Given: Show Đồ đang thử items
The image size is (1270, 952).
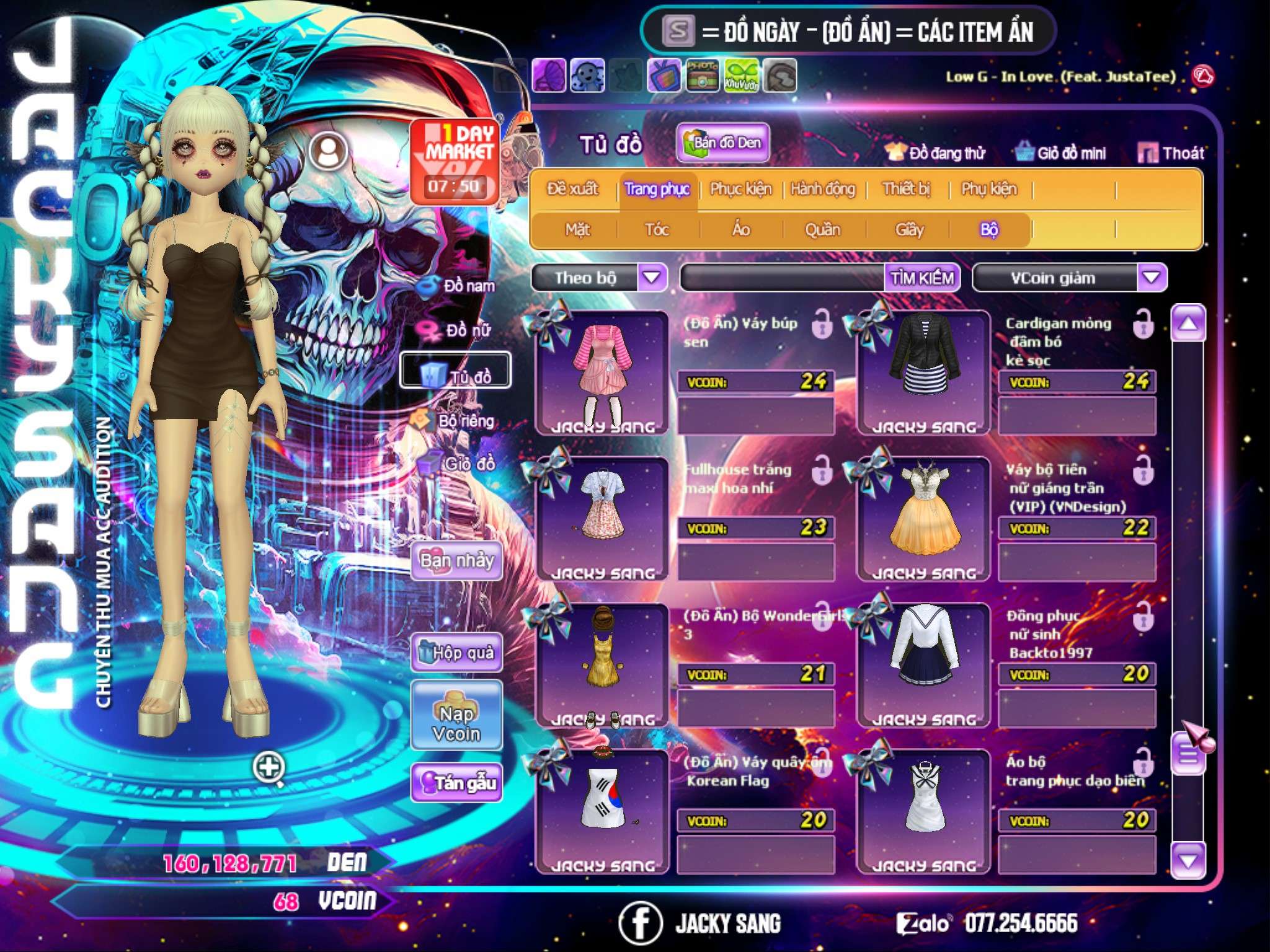Looking at the screenshot, I should click(935, 153).
